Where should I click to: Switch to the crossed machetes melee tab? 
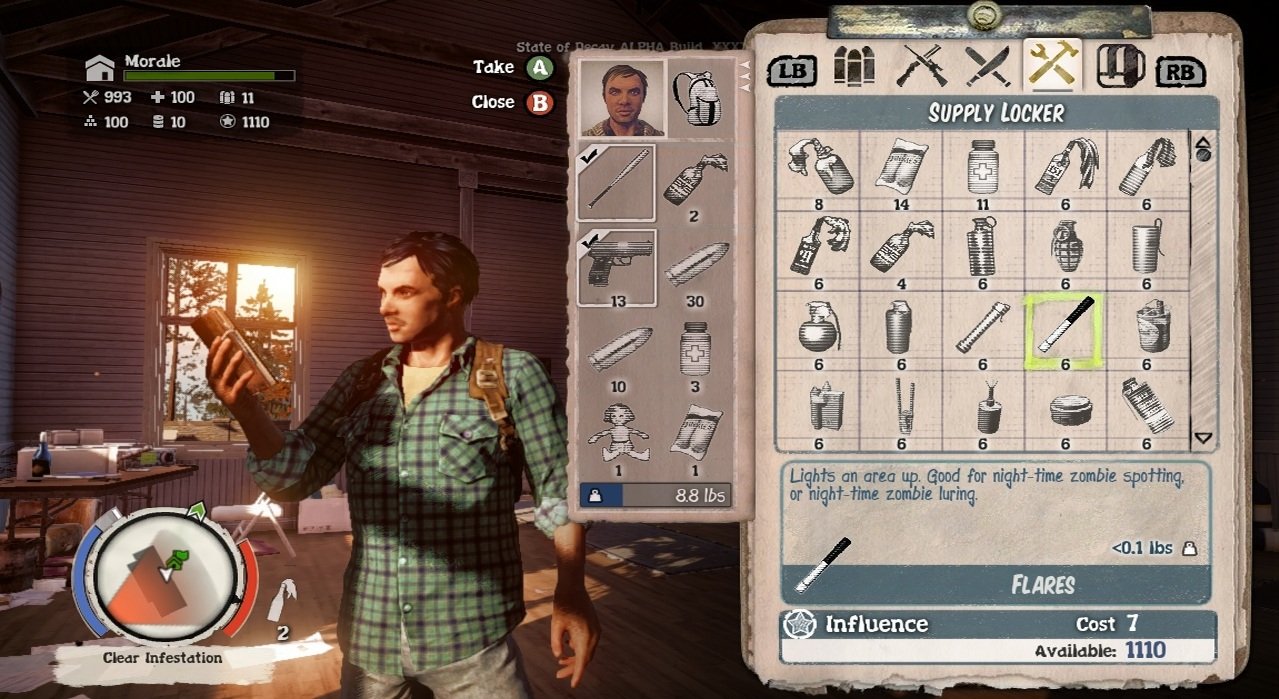[987, 66]
